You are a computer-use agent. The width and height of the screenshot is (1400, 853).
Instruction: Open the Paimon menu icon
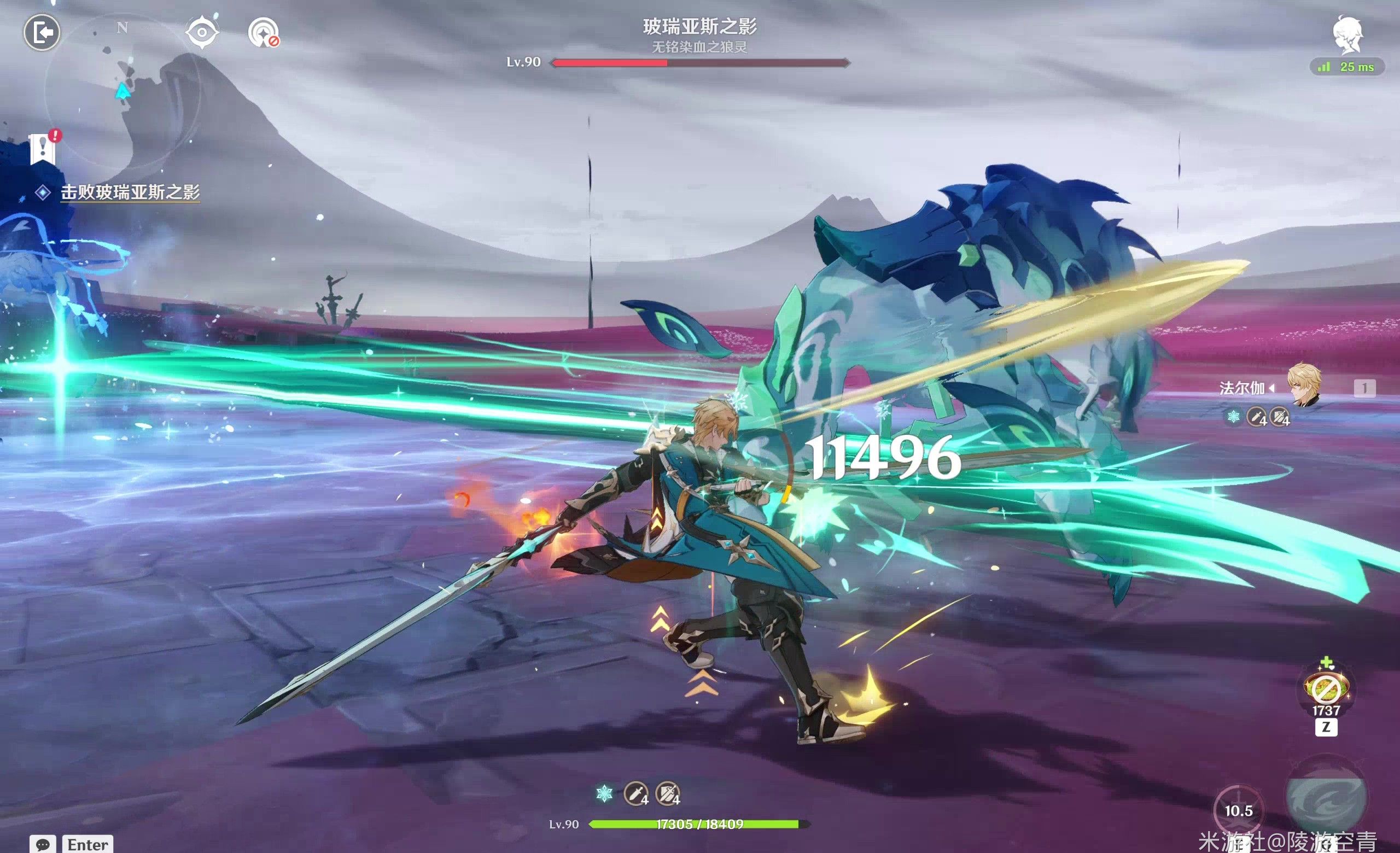1347,35
